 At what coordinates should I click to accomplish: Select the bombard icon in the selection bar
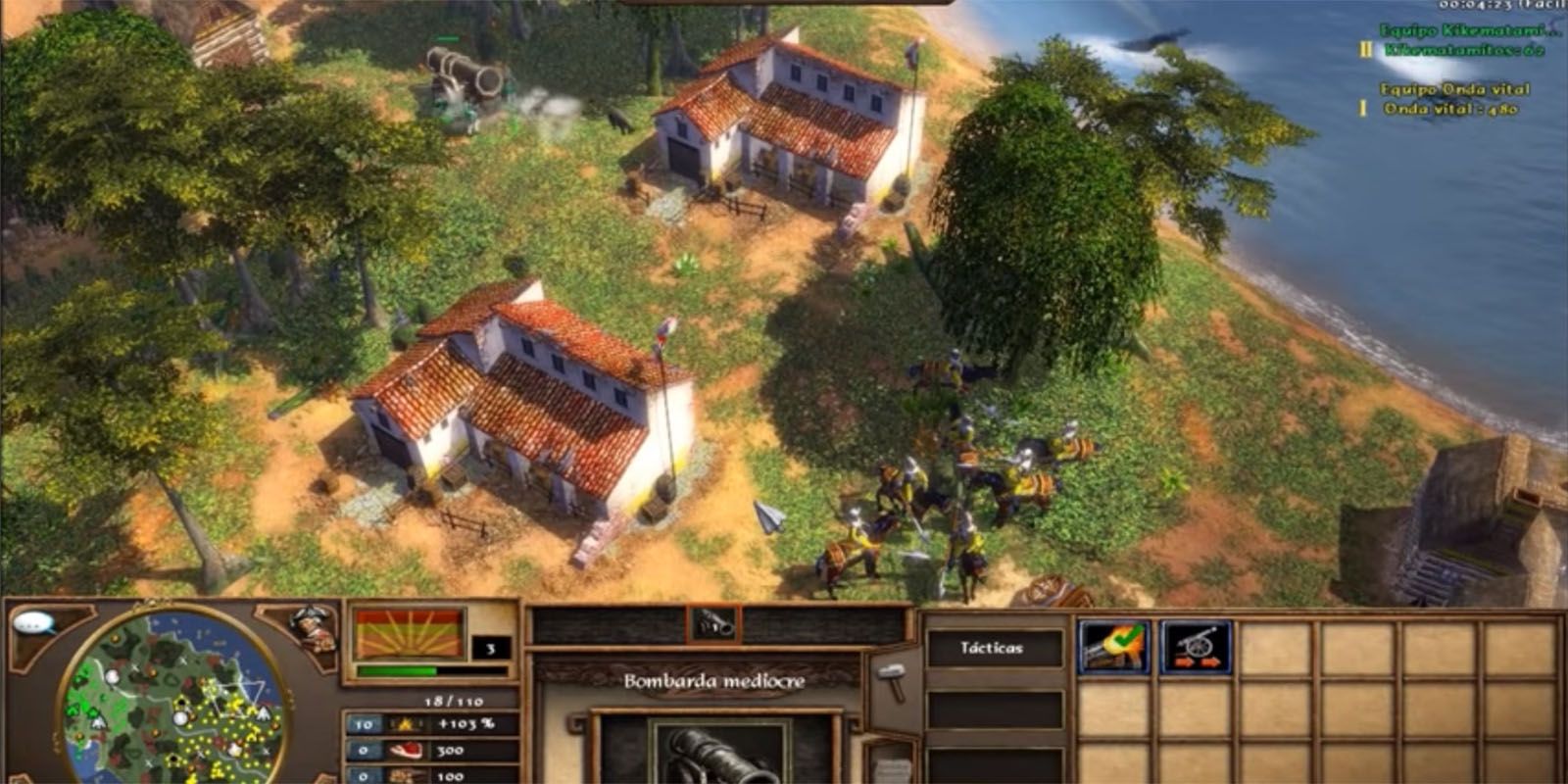pyautogui.click(x=713, y=623)
